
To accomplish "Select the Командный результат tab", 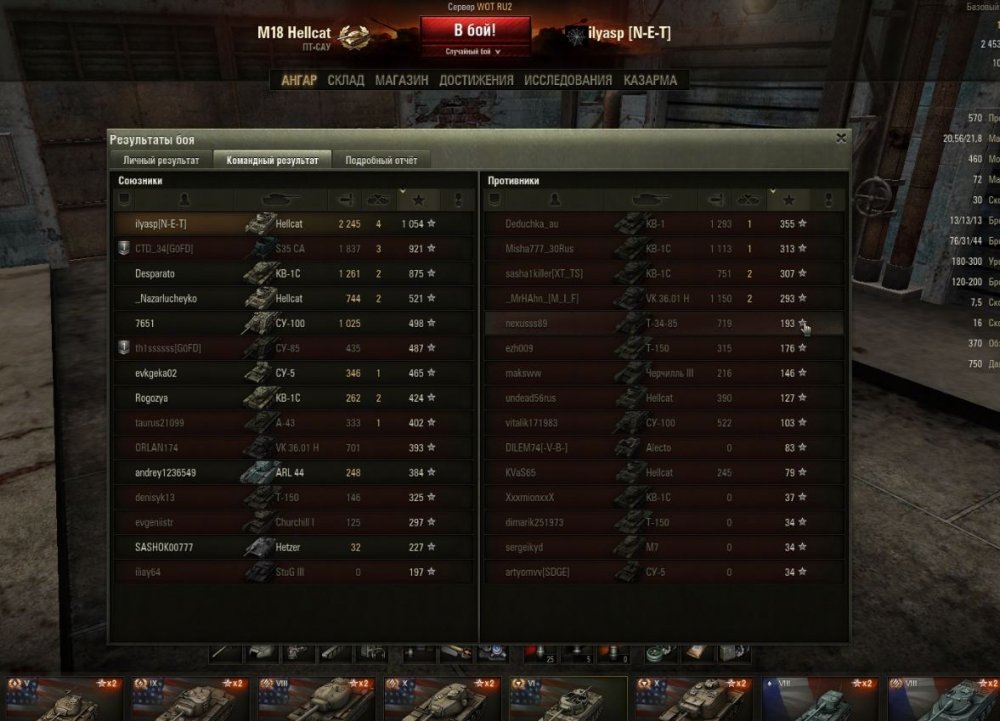I will (273, 160).
